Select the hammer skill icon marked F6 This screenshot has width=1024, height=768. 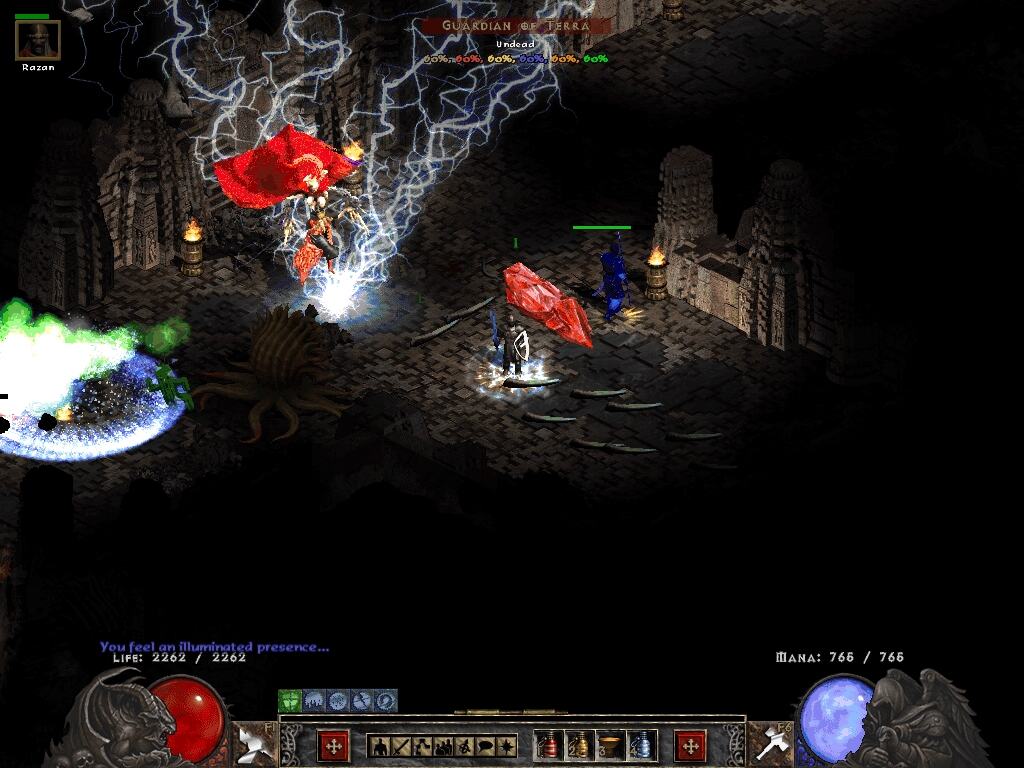(770, 742)
